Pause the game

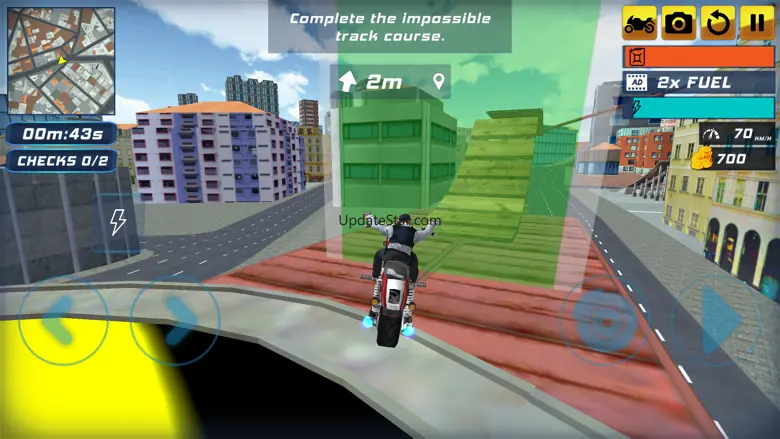[x=756, y=23]
